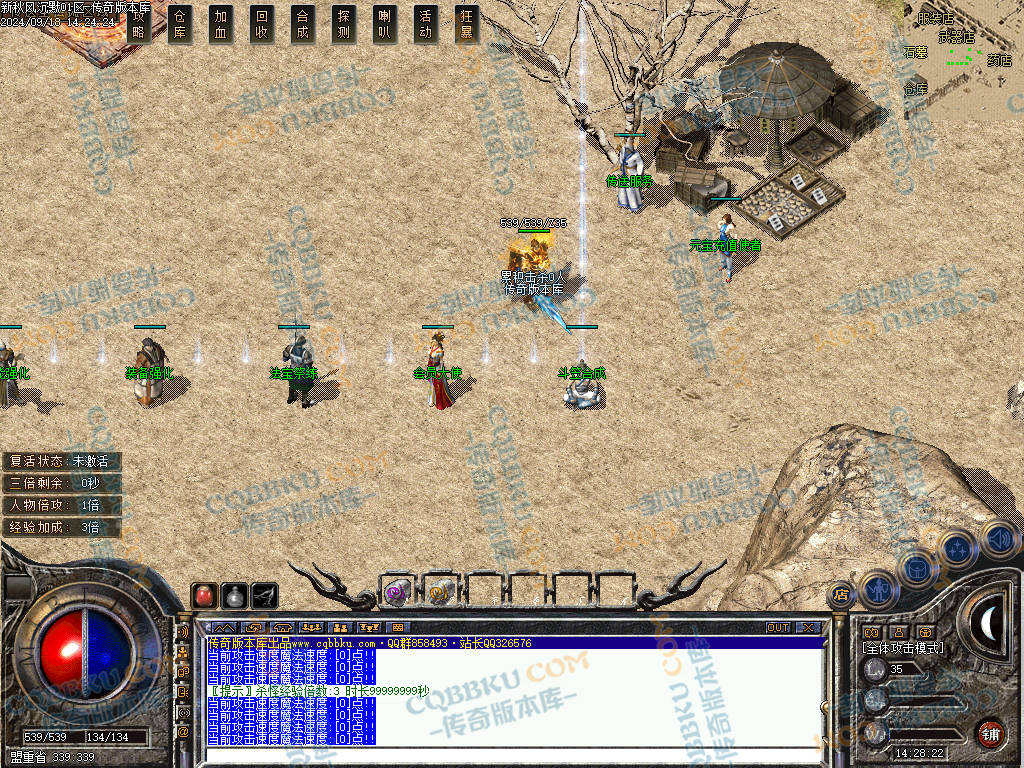Click the OUT button on chat panel
The width and height of the screenshot is (1024, 768).
click(778, 628)
